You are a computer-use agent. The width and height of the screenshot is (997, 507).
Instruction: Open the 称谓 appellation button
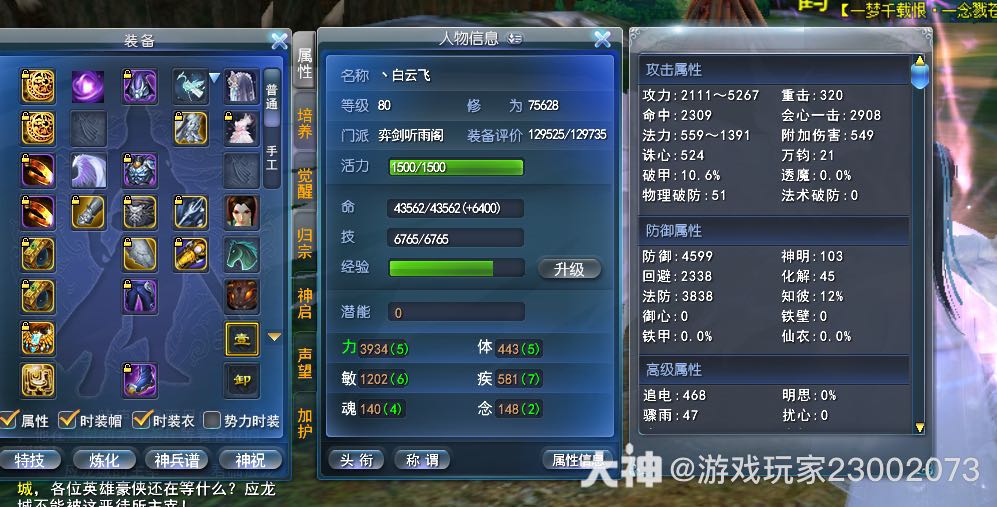421,460
